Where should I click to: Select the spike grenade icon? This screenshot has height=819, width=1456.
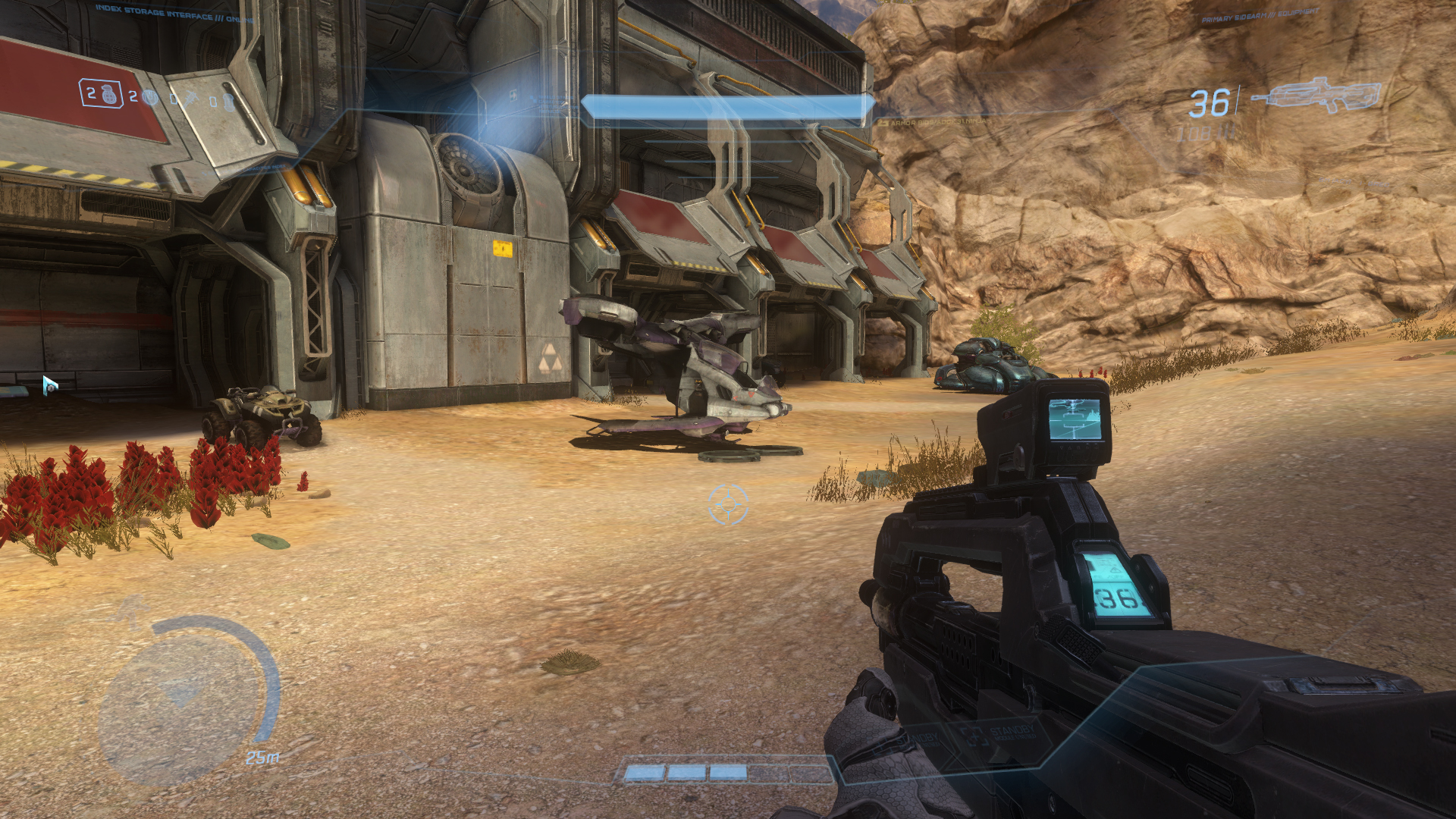(190, 99)
